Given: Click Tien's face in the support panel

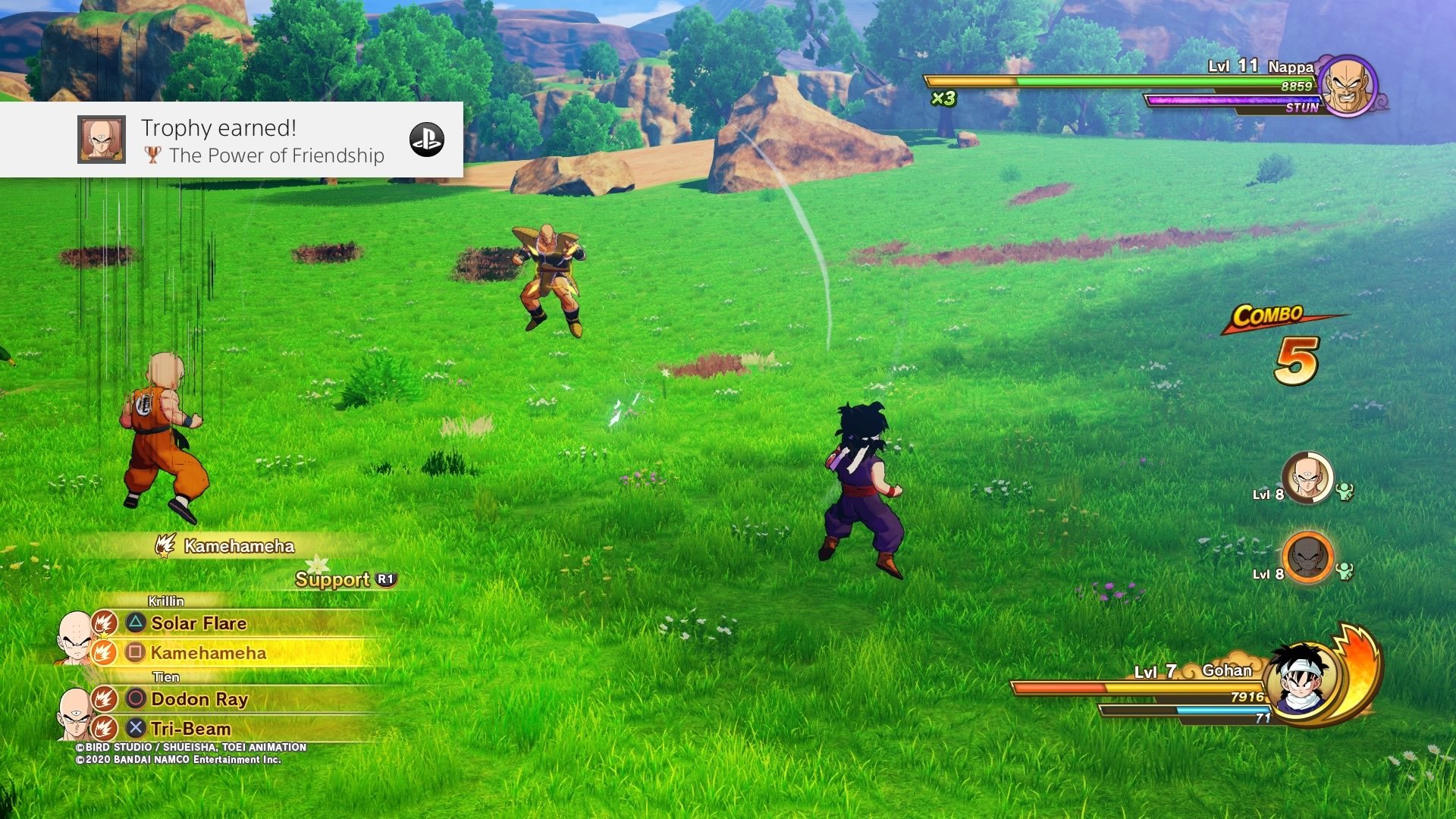Looking at the screenshot, I should [74, 713].
